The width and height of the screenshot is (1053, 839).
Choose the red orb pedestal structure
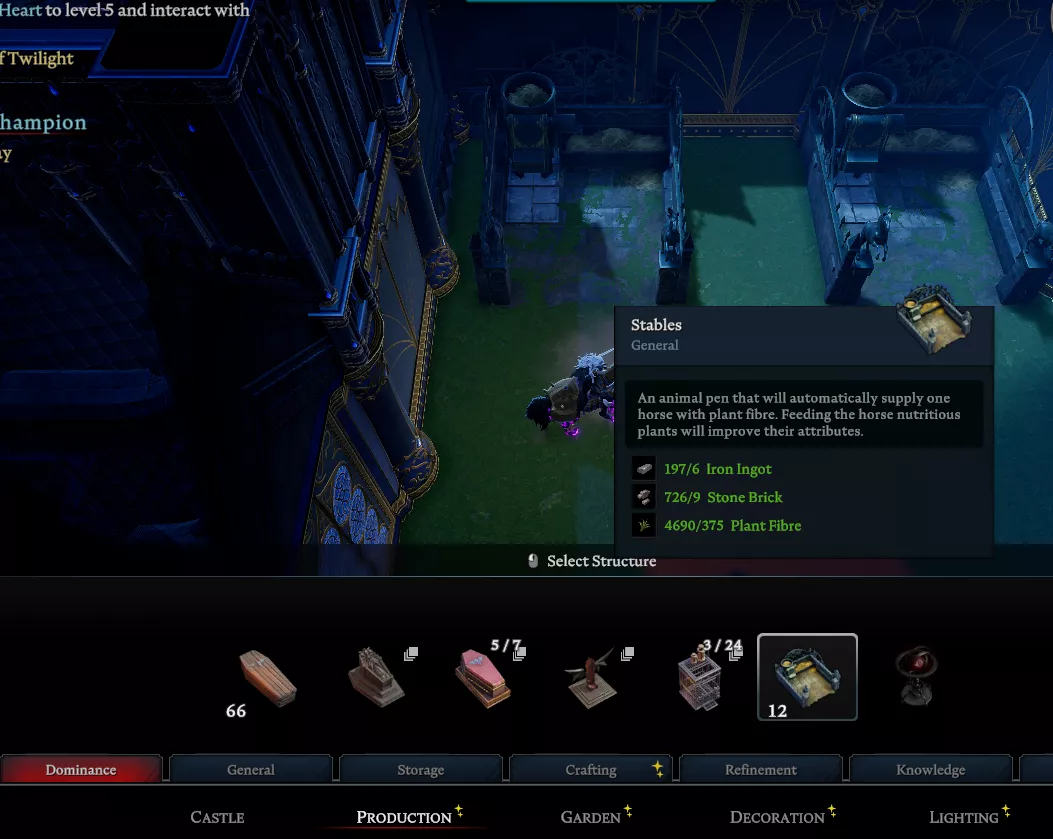915,677
